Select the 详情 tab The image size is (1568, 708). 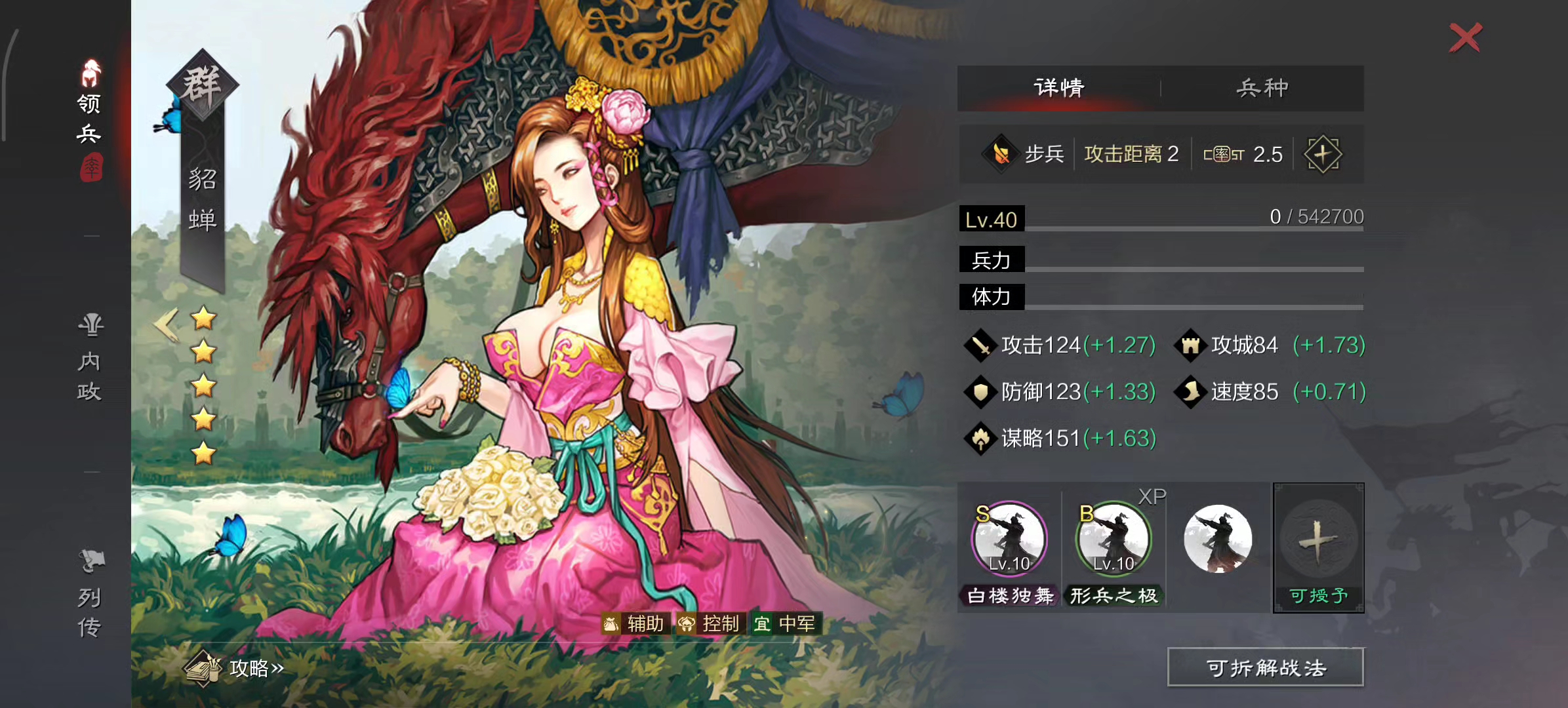1058,87
